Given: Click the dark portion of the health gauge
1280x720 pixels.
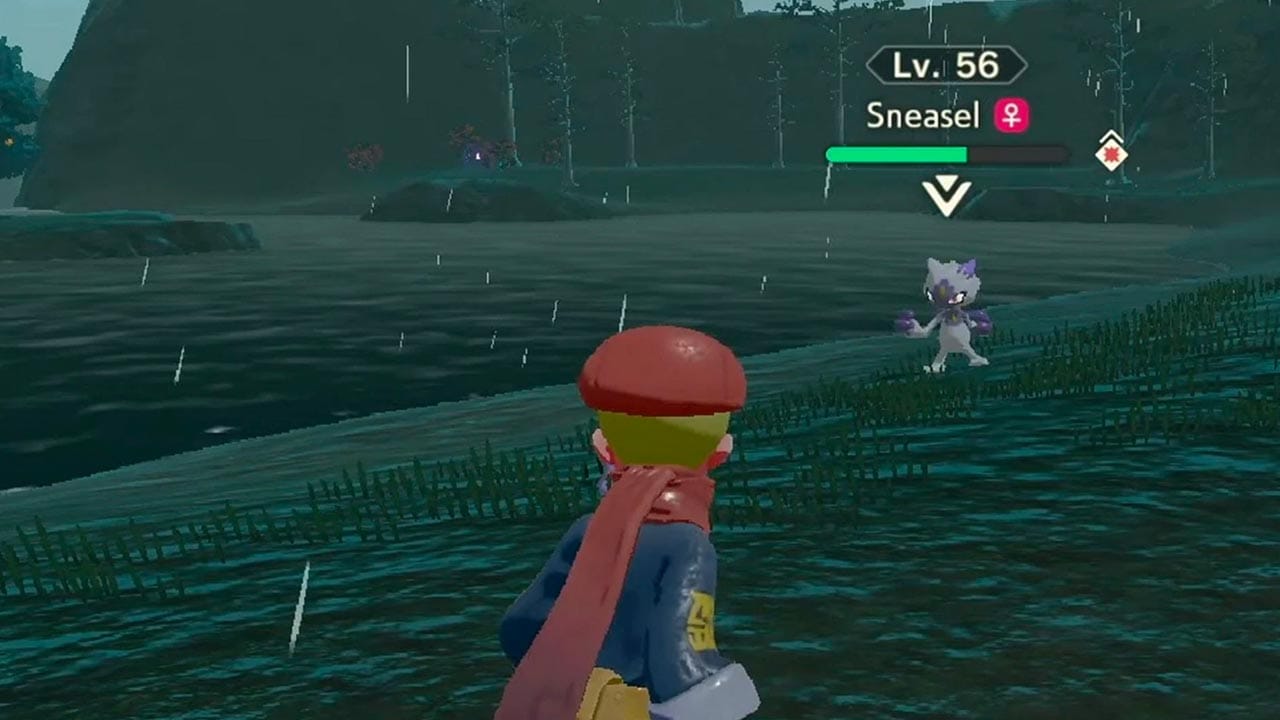Looking at the screenshot, I should [x=1010, y=152].
